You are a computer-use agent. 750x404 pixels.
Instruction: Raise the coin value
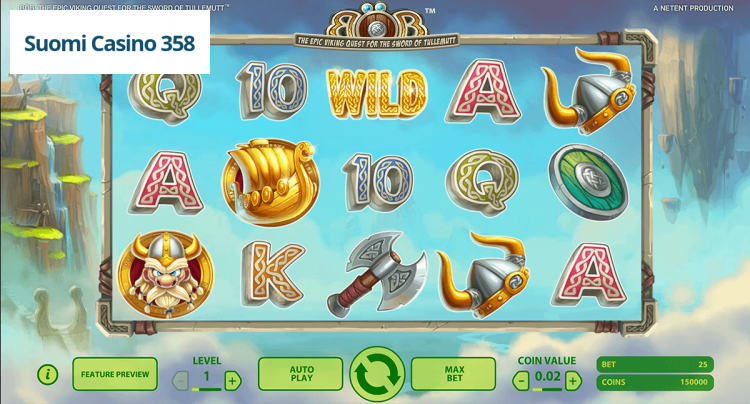pyautogui.click(x=573, y=380)
